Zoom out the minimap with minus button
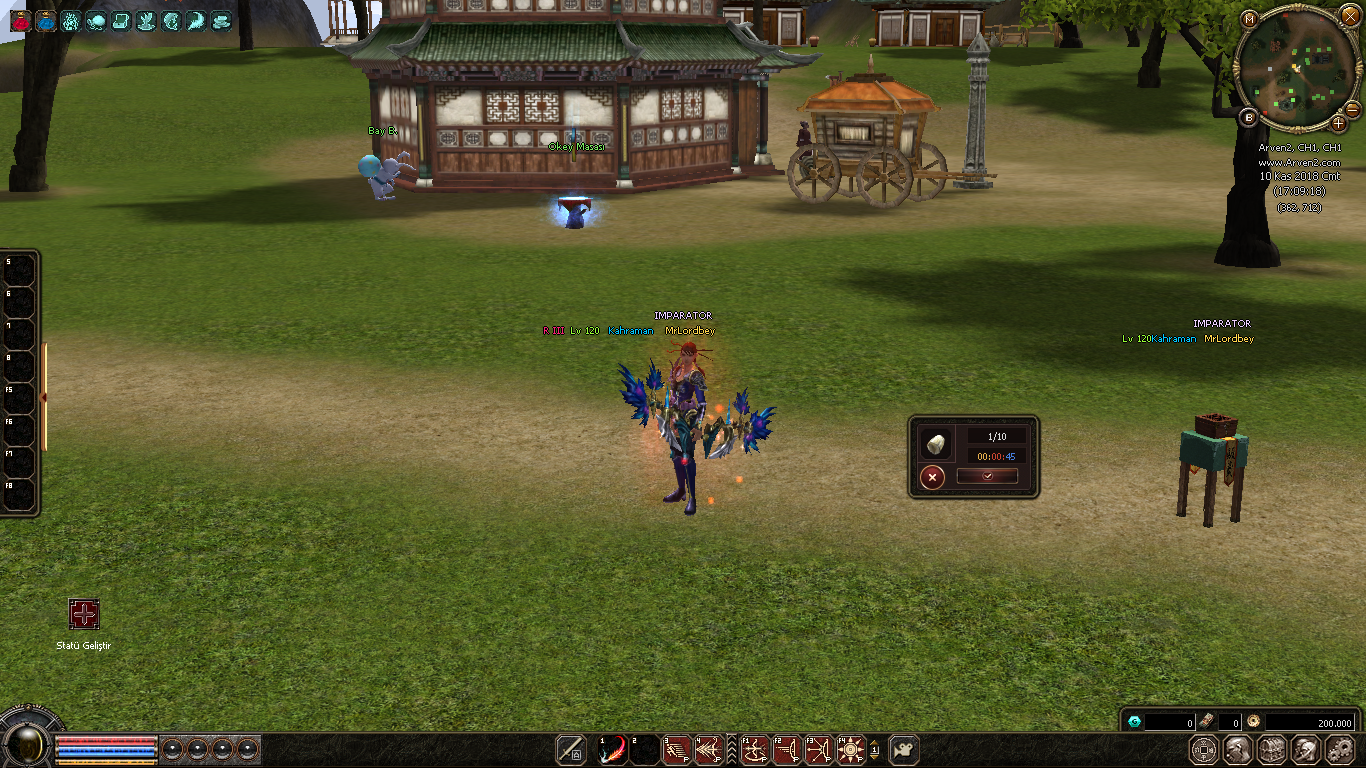Screen dimensions: 1366x768 point(1352,108)
